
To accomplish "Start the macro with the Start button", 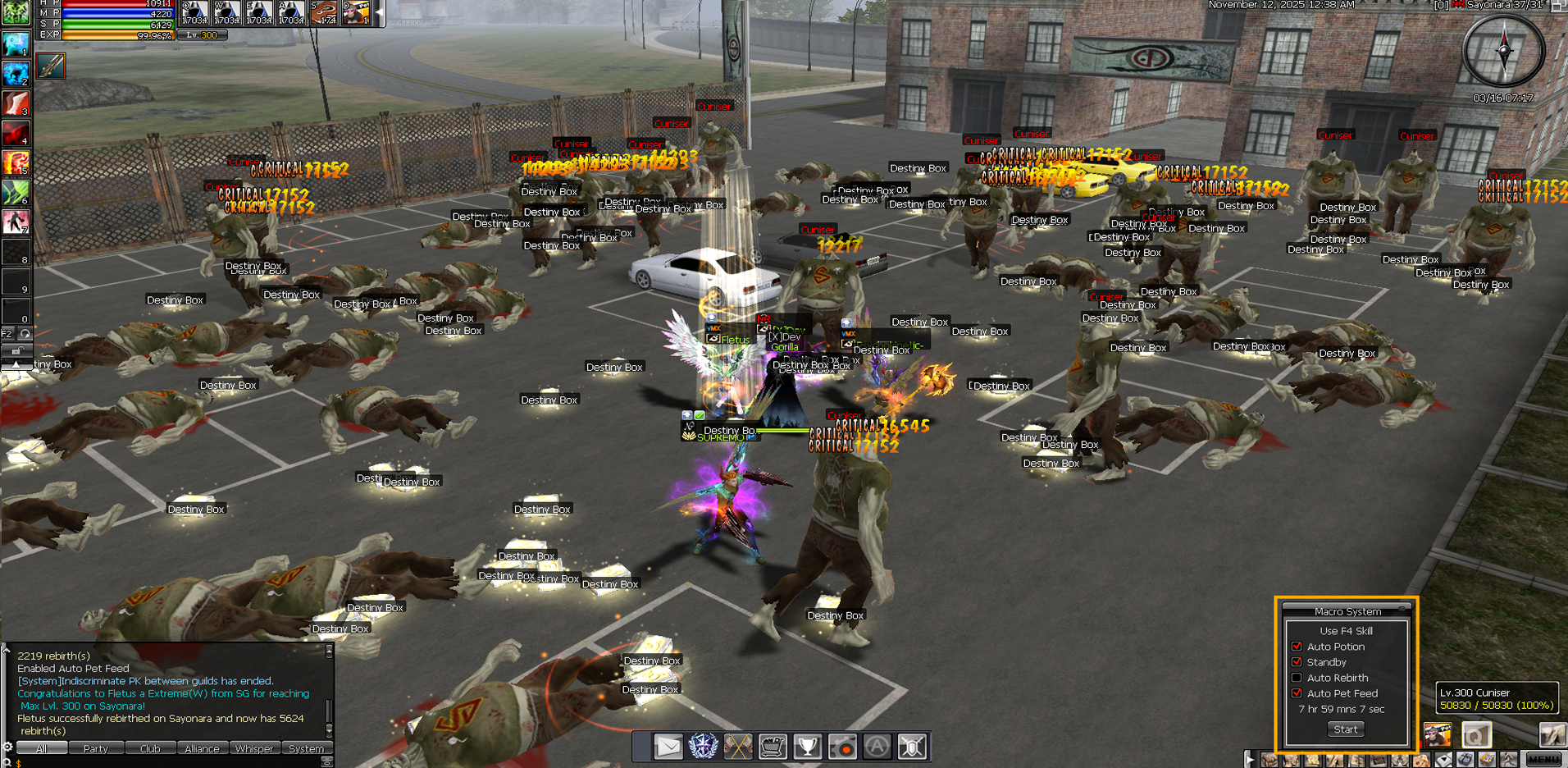I will pos(1345,729).
